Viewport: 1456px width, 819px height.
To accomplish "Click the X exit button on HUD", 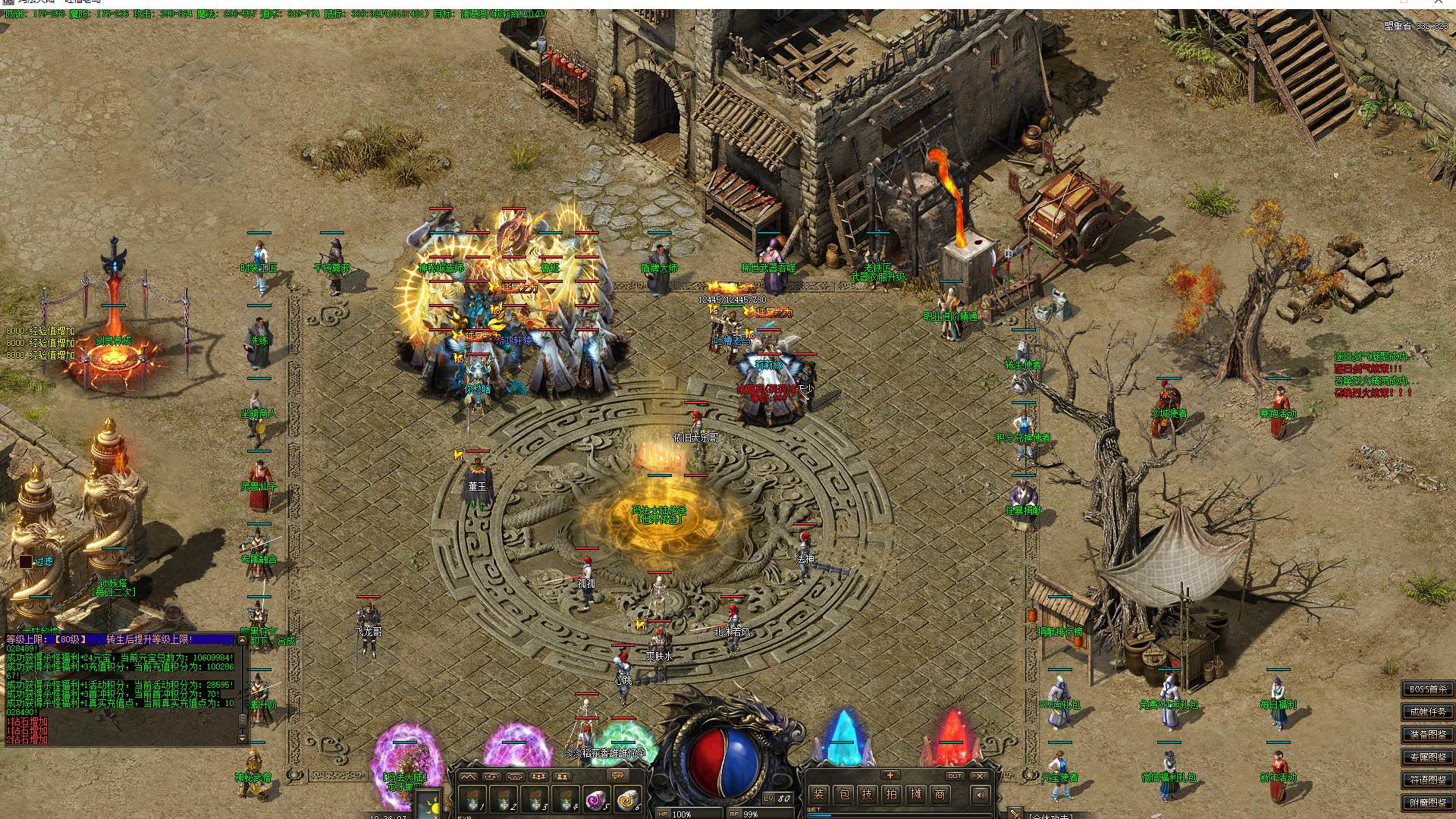I will click(x=980, y=776).
